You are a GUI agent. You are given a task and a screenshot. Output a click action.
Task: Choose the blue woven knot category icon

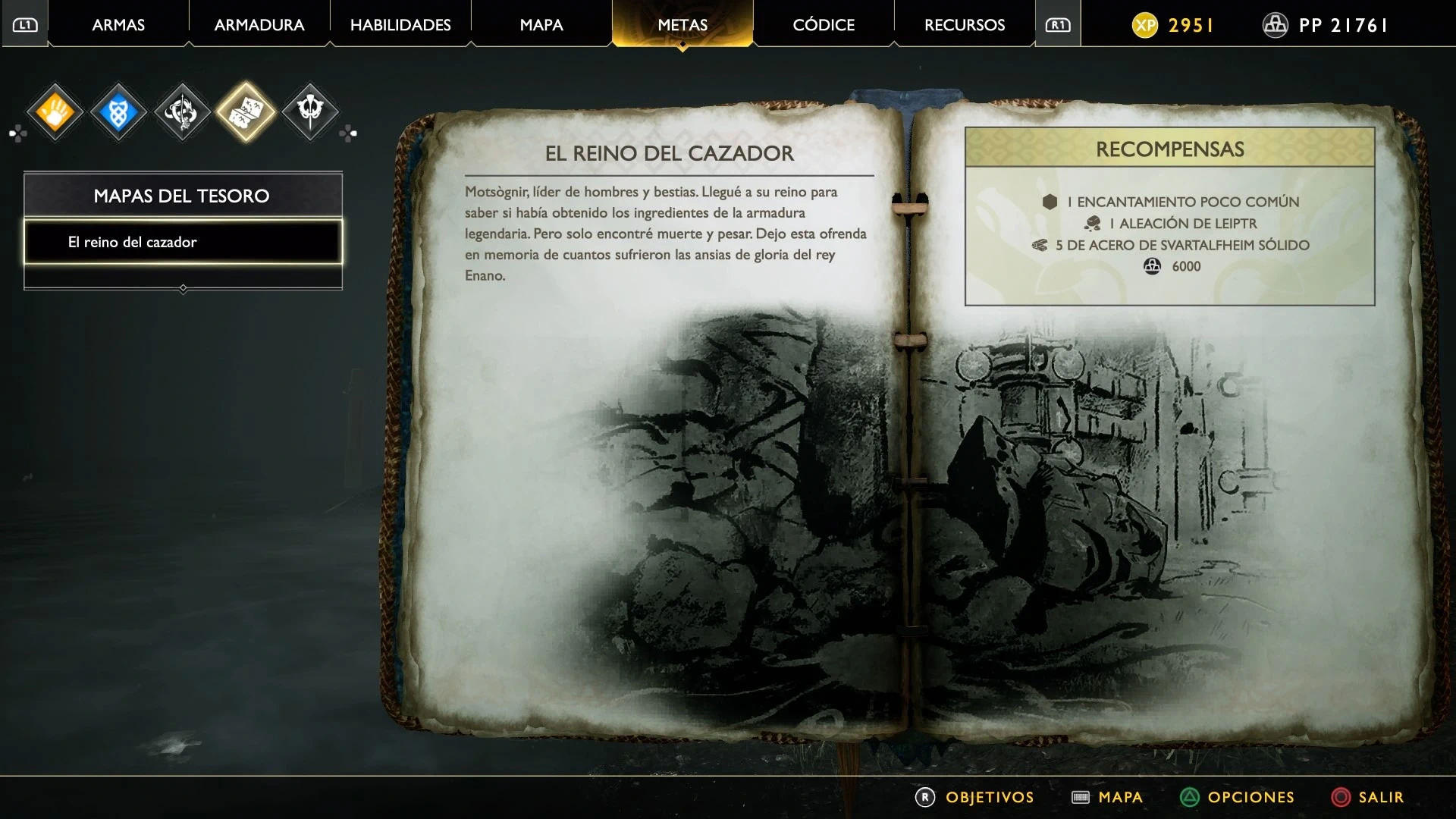point(118,113)
